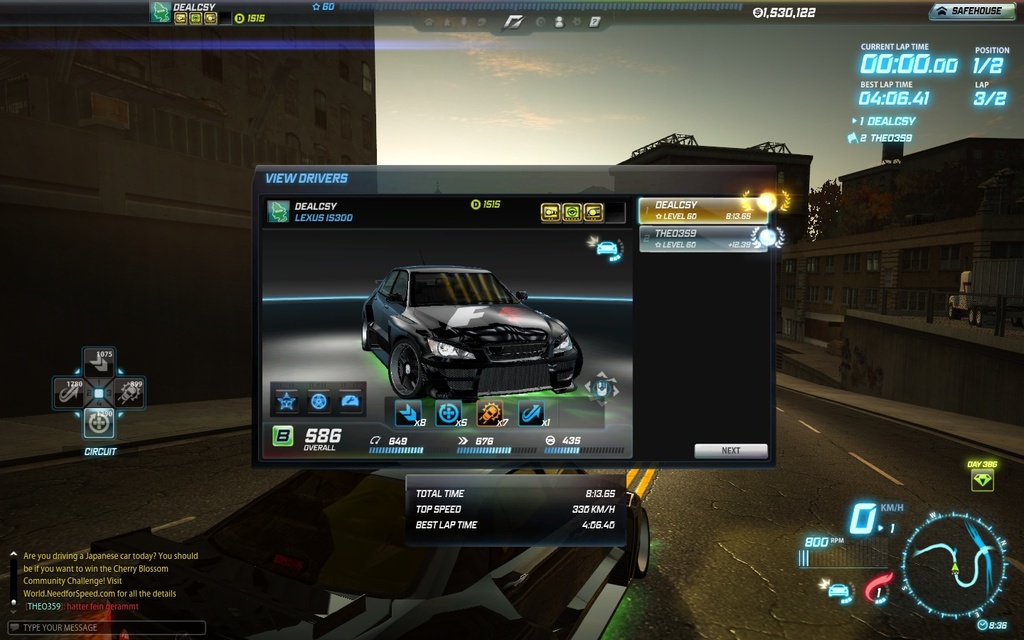The height and width of the screenshot is (640, 1024).
Task: Click the circular minimap
Action: [955, 567]
